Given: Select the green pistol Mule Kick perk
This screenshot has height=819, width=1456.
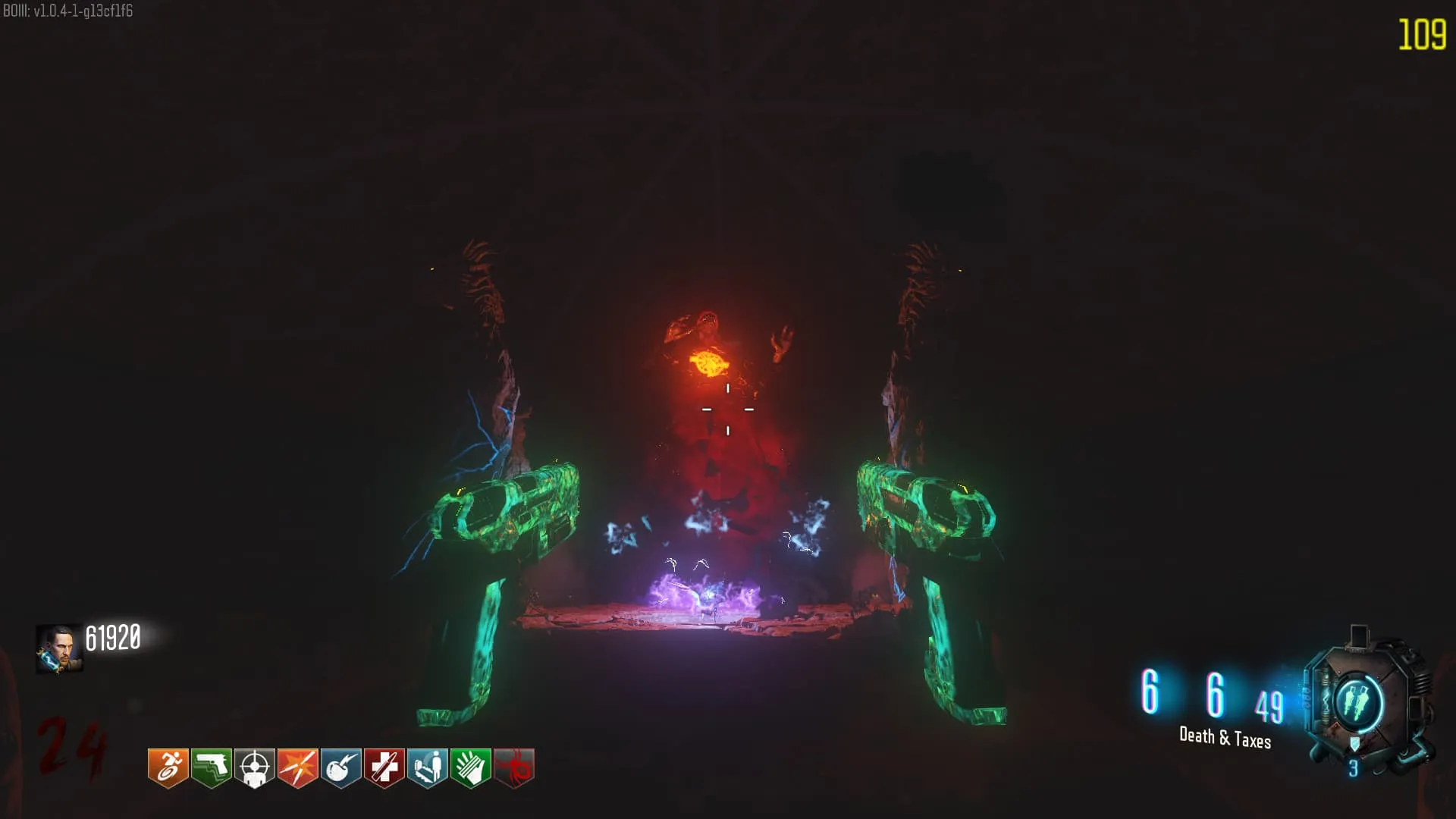Looking at the screenshot, I should tap(211, 767).
